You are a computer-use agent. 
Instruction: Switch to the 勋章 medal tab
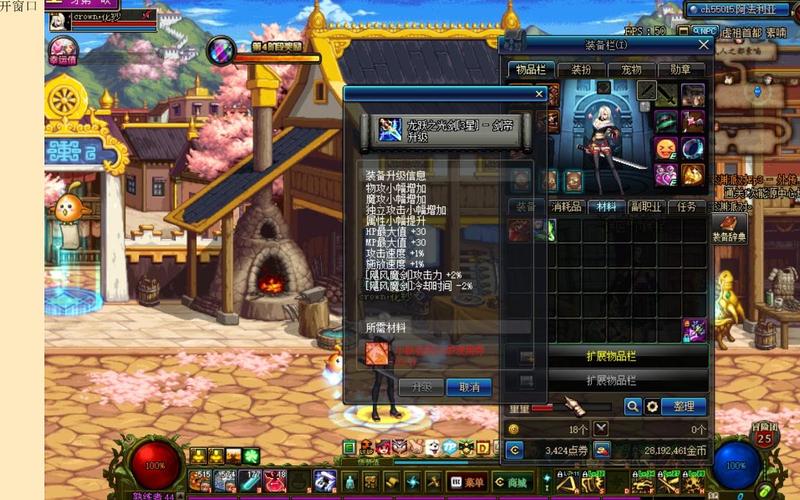681,70
